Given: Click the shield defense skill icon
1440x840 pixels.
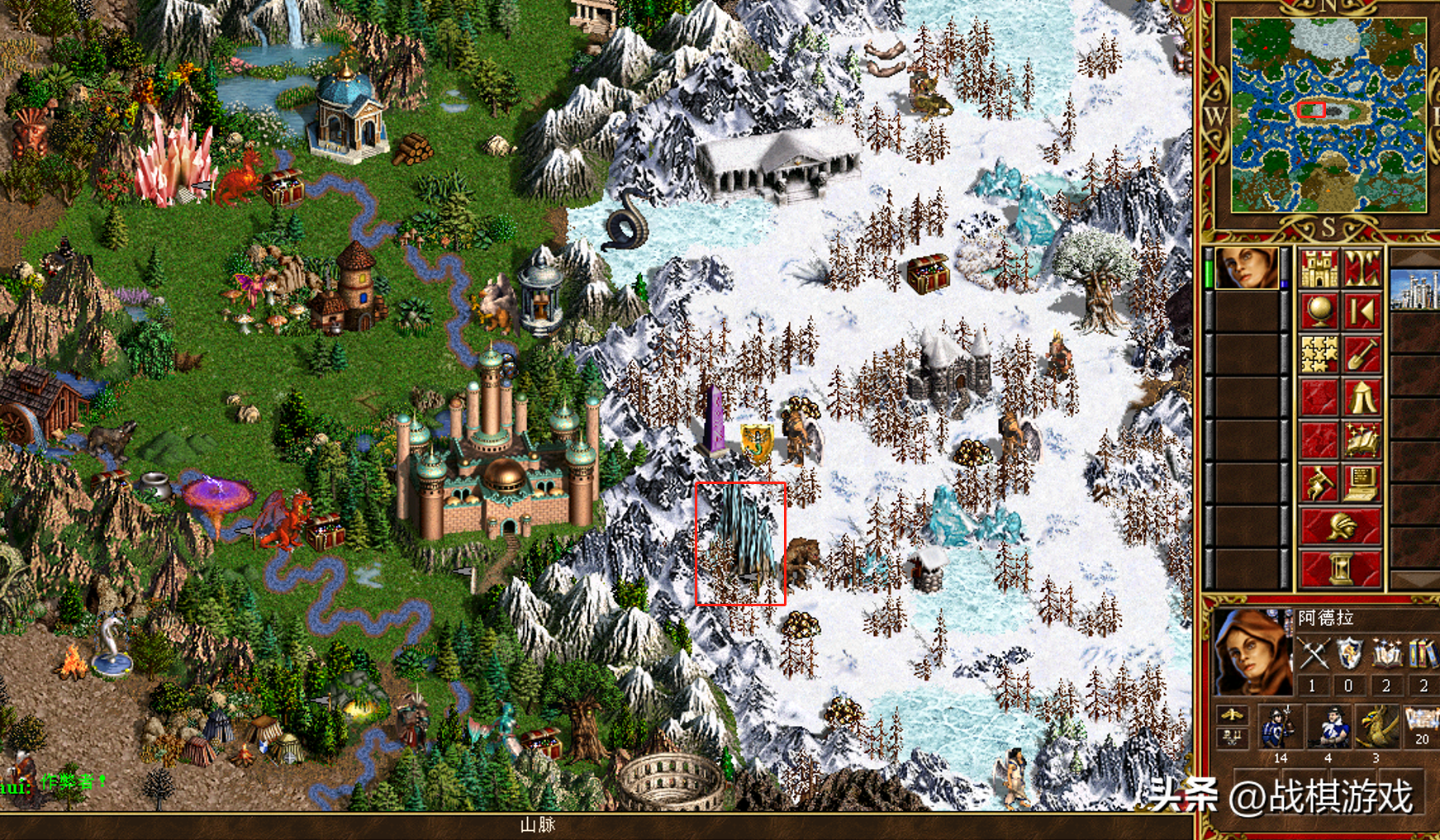Looking at the screenshot, I should pos(1349,656).
